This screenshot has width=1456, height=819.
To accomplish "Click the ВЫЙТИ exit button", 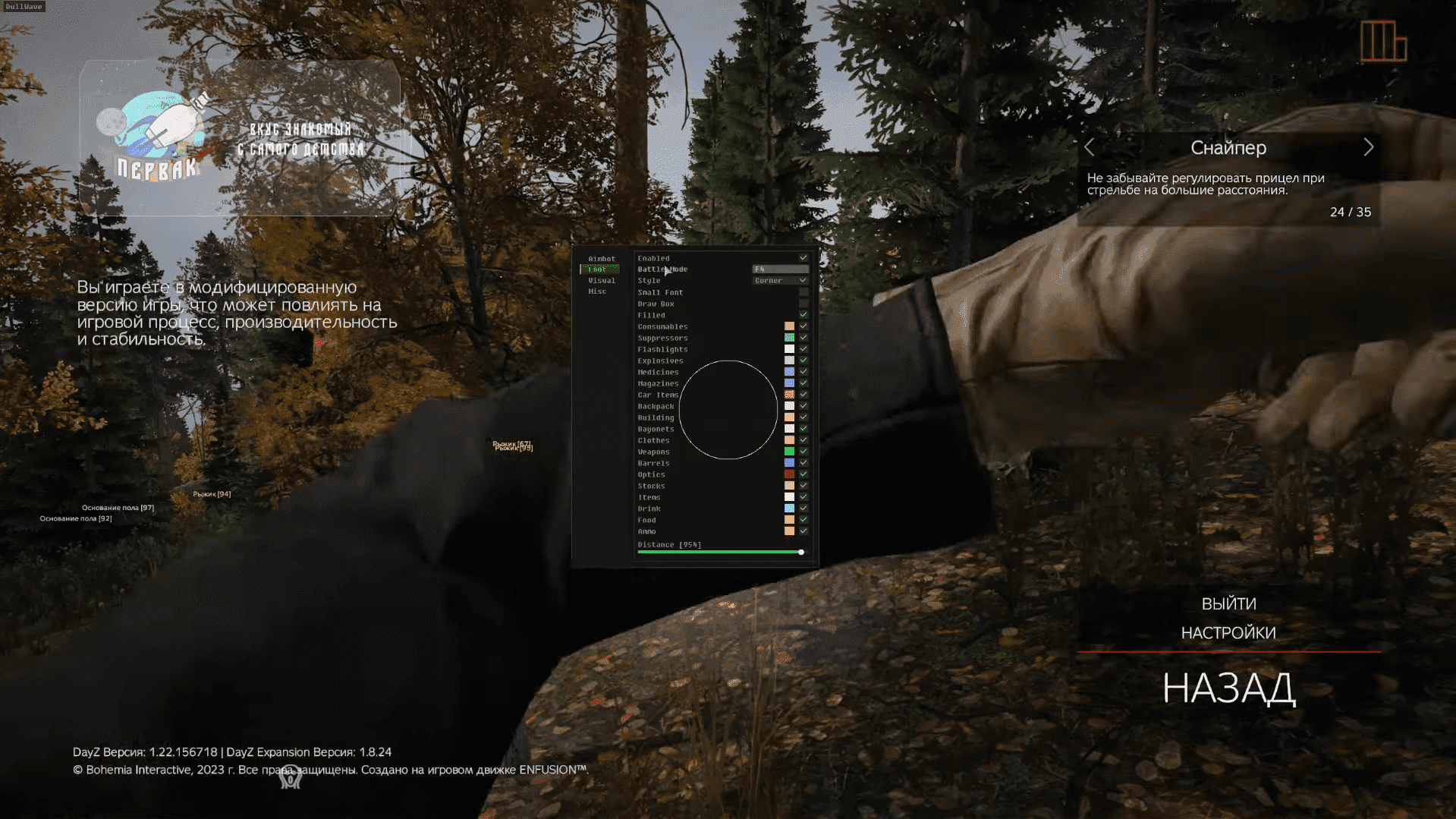I will pyautogui.click(x=1228, y=603).
